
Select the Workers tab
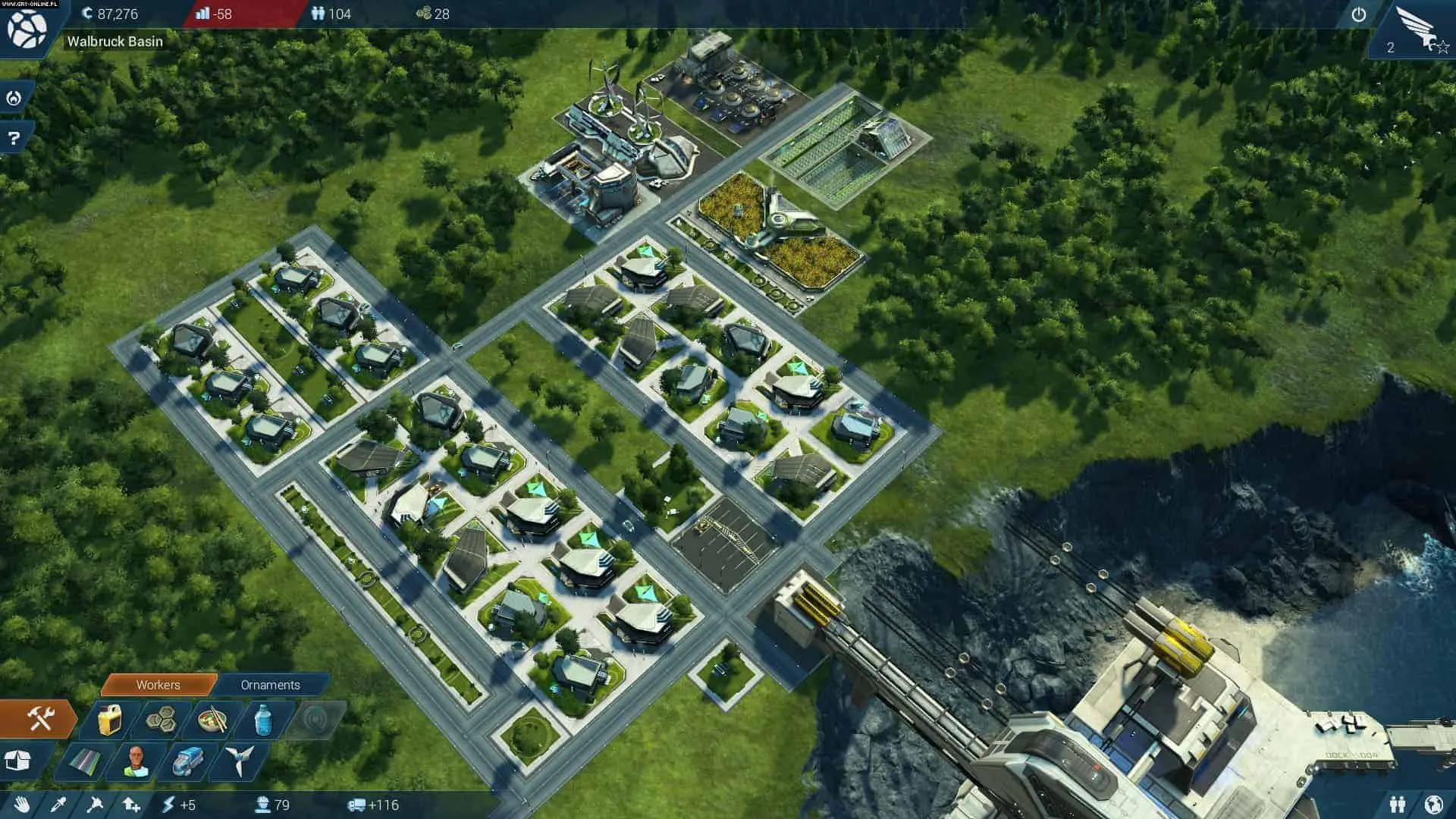point(158,685)
